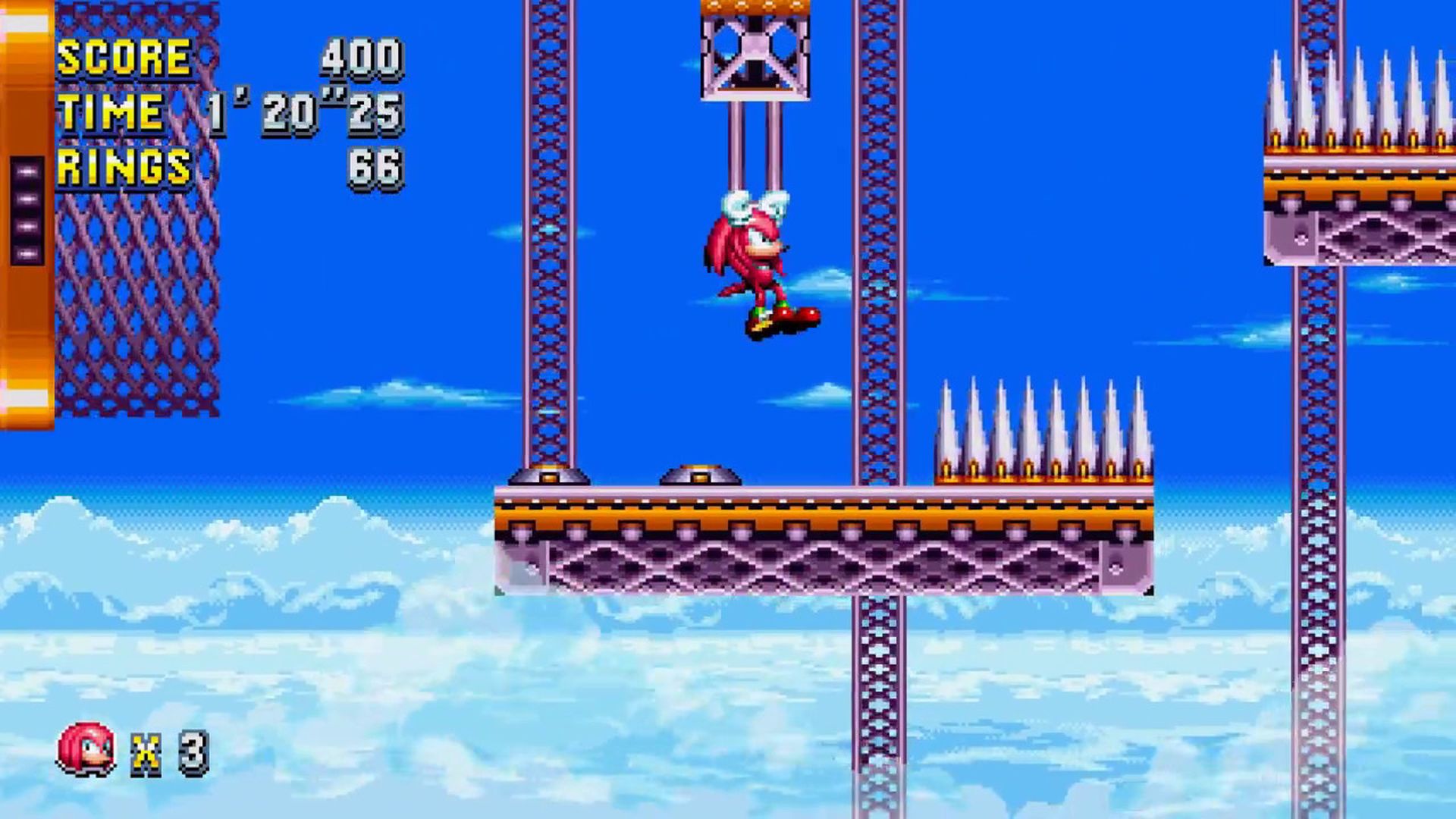Click the timer reading 1'20"25
This screenshot has width=1456, height=819.
(307, 114)
